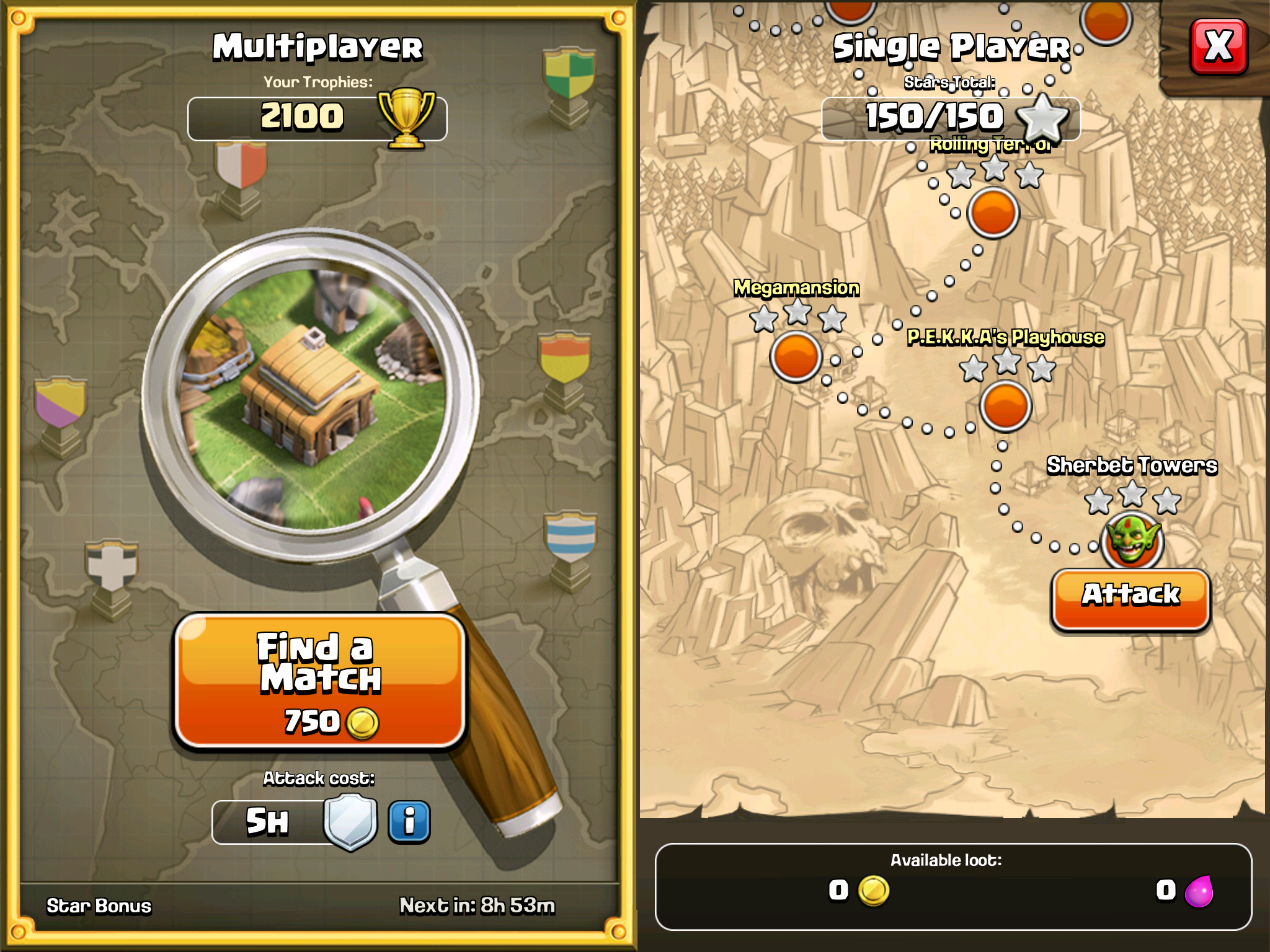Close the attack screen with red X

1219,46
